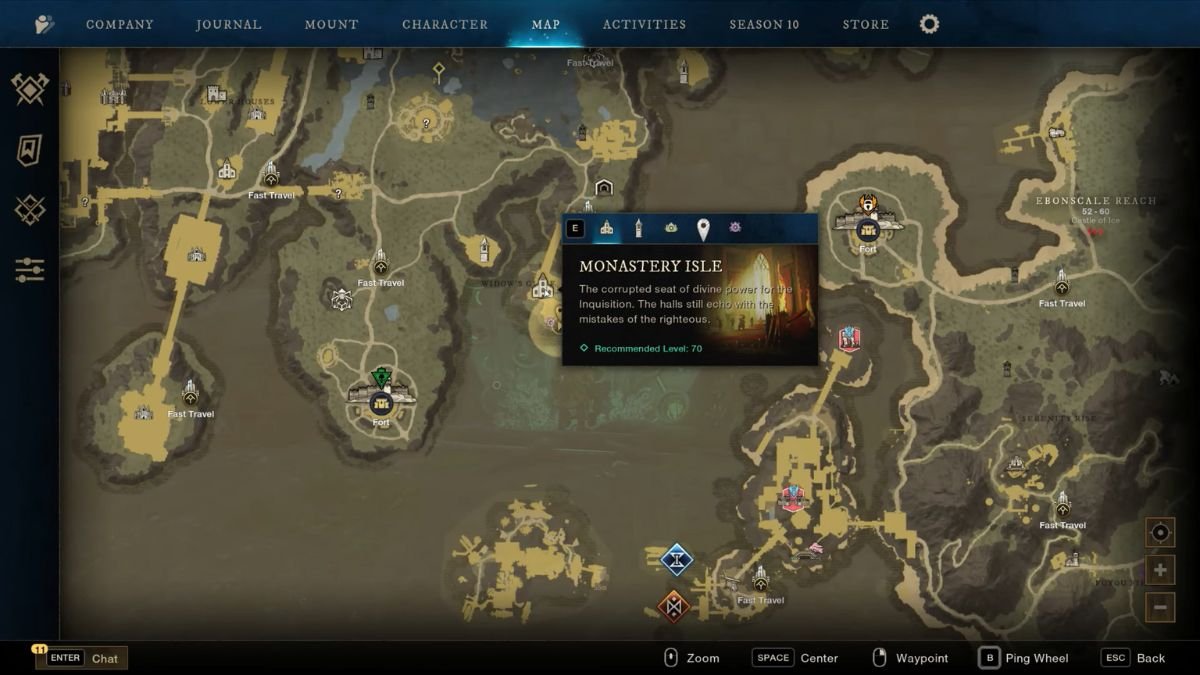This screenshot has width=1200, height=675.
Task: Recenter map using the target button
Action: tap(1160, 533)
